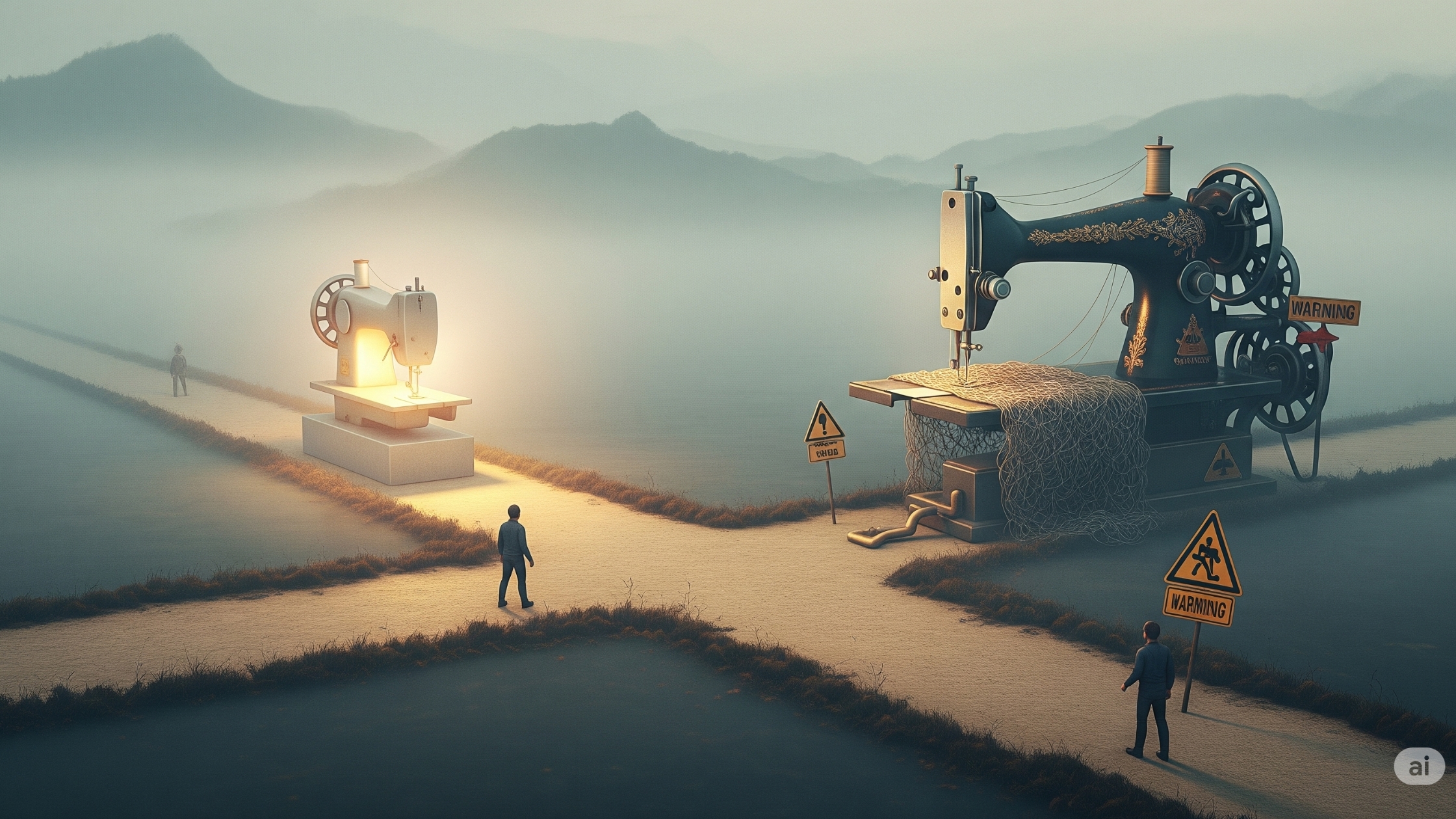Click the round AI badge watermark

point(1418,768)
